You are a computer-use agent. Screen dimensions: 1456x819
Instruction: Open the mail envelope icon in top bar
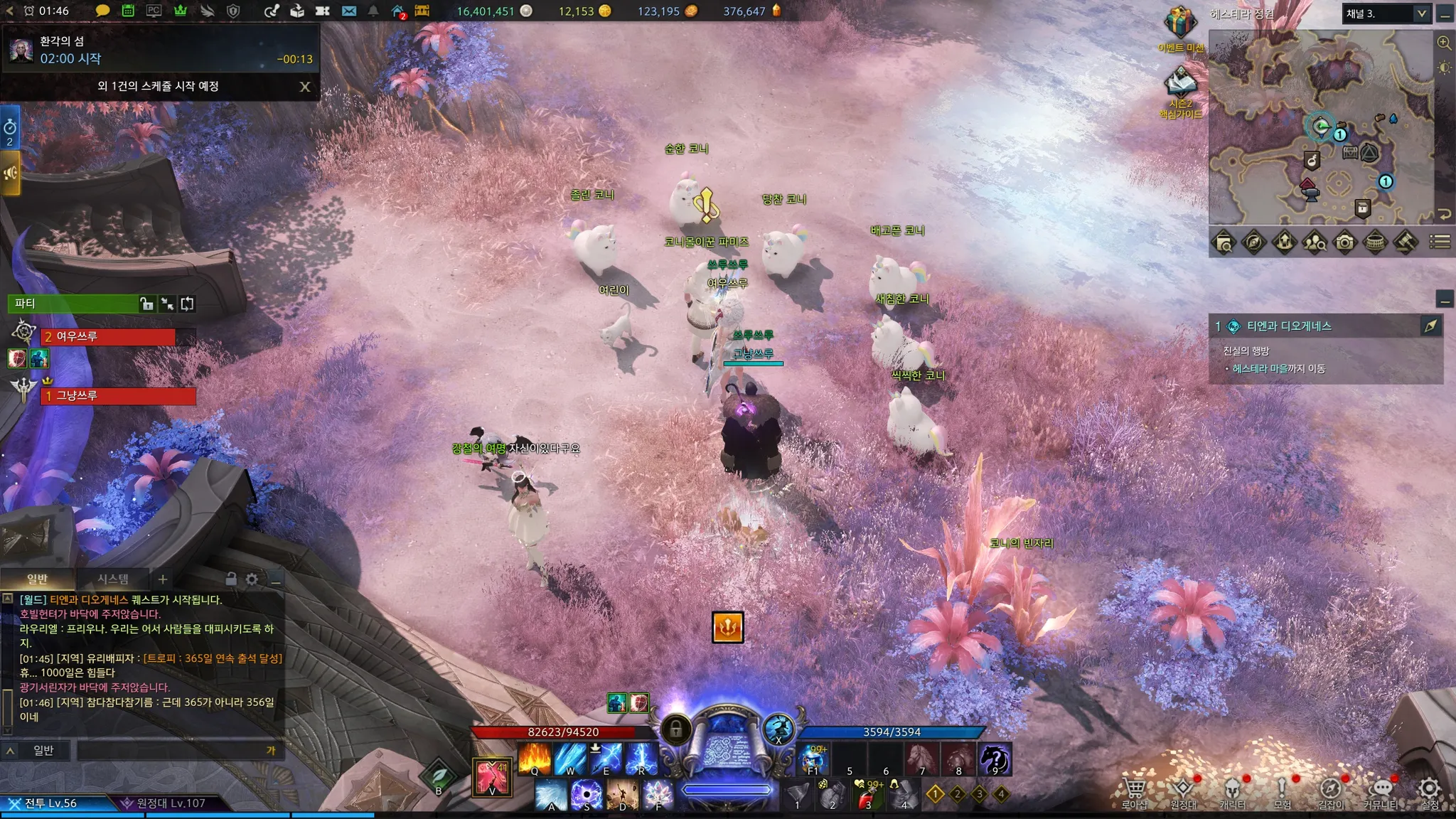click(349, 11)
